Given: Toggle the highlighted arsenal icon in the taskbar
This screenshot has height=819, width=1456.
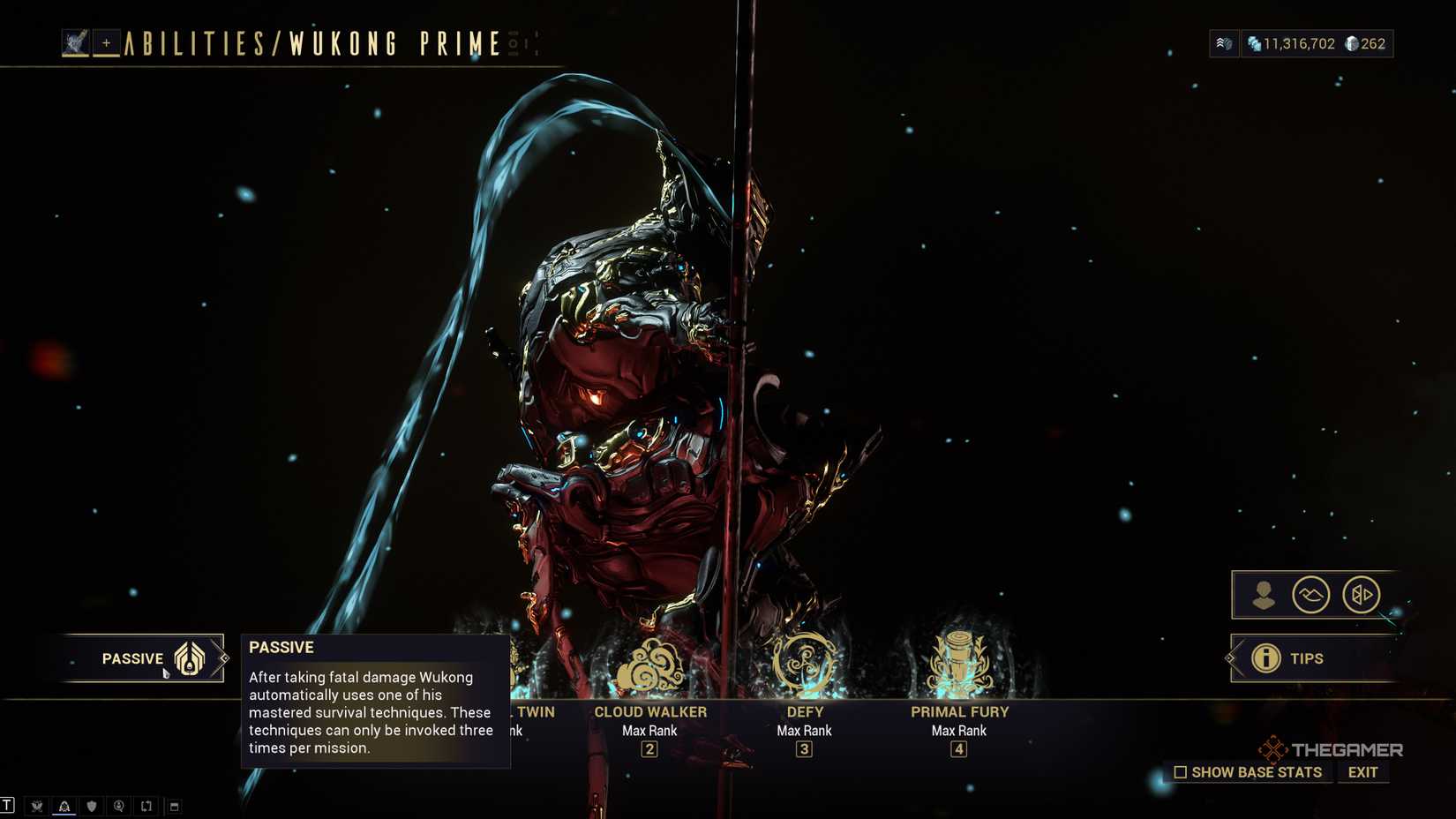Looking at the screenshot, I should 64,805.
